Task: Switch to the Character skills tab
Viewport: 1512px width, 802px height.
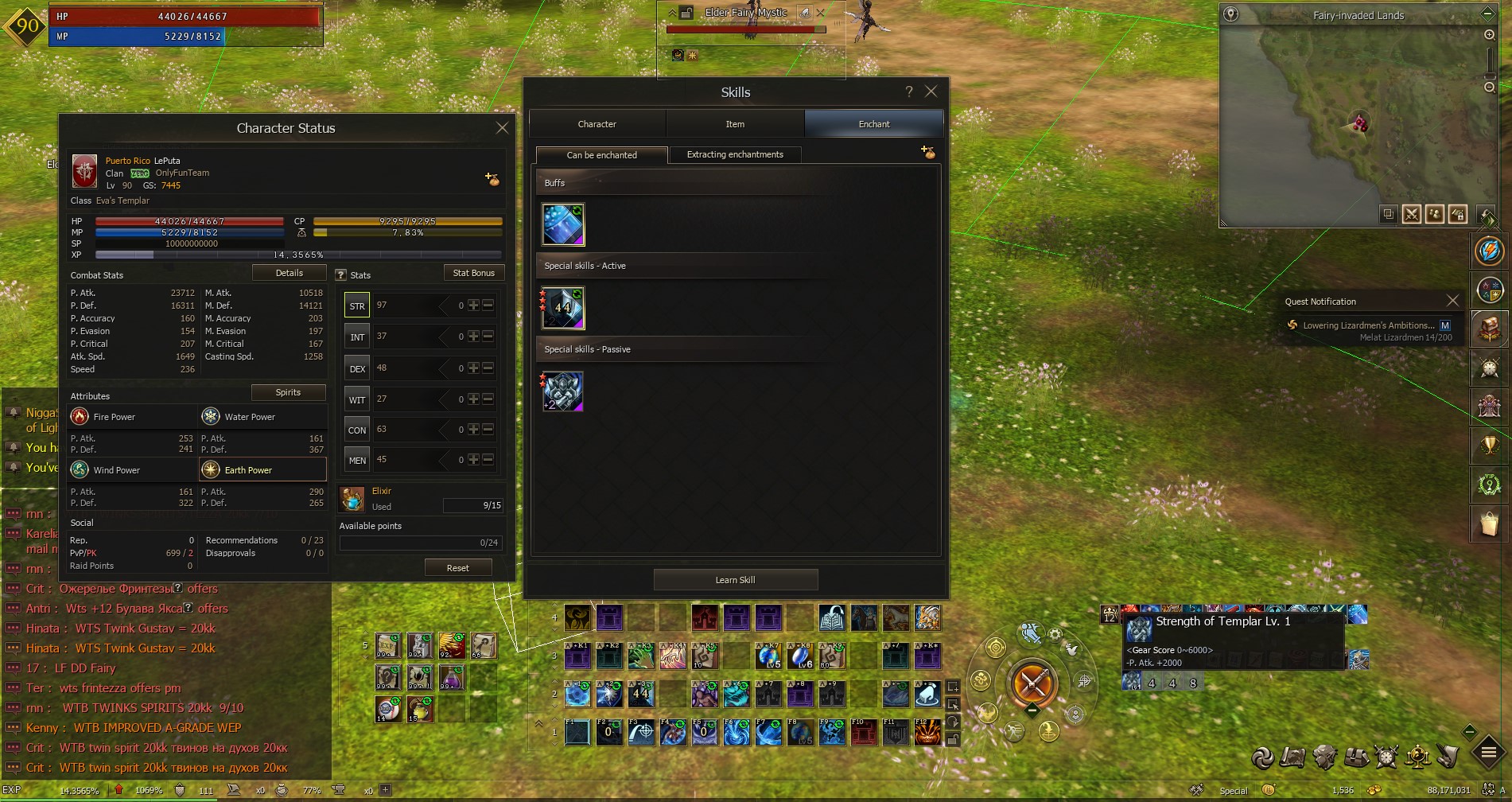Action: [597, 124]
